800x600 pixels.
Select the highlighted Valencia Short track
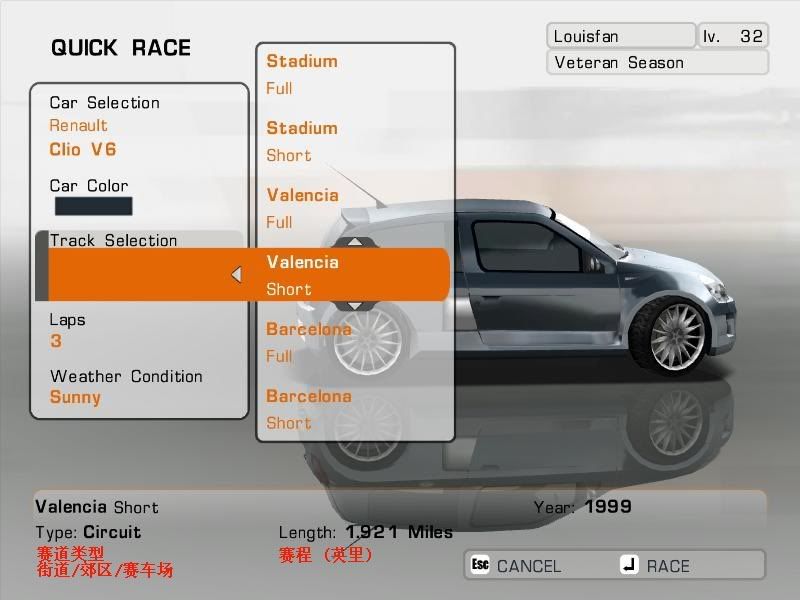pos(355,276)
